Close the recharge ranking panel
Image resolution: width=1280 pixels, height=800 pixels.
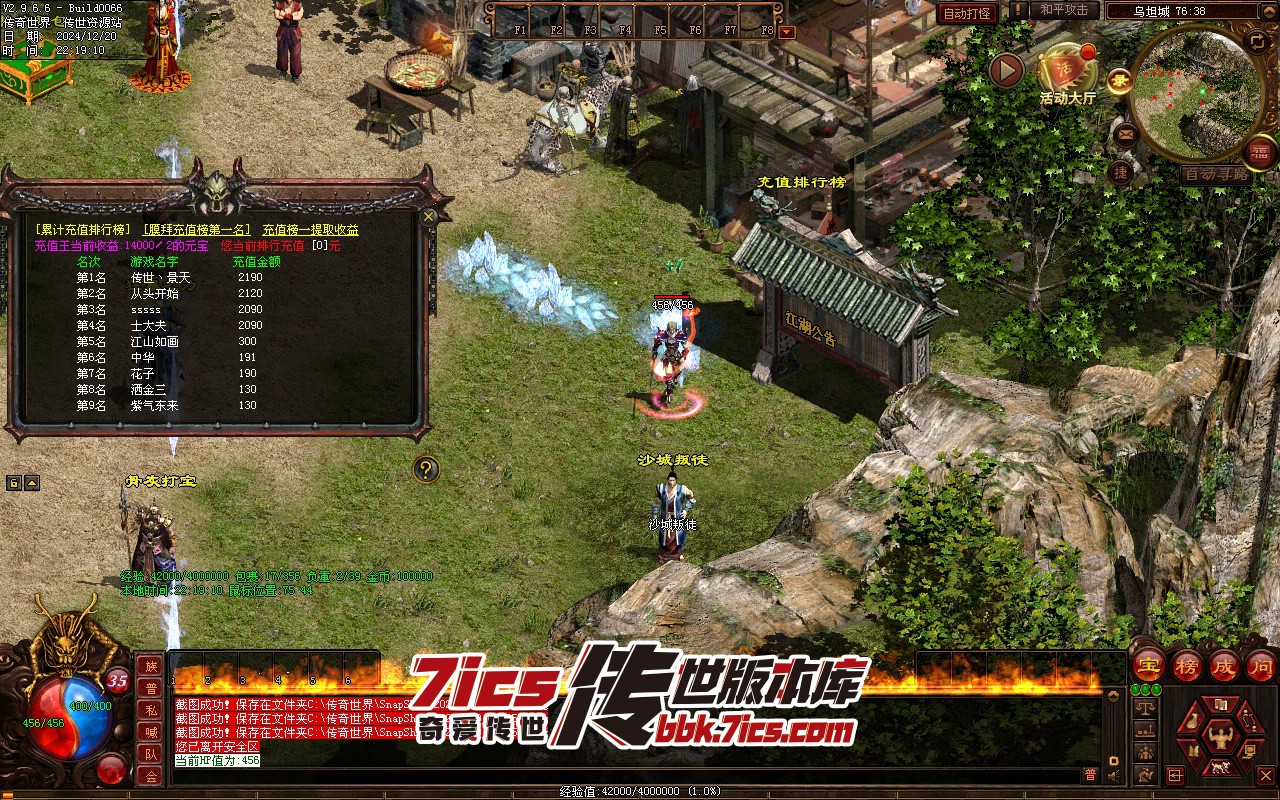click(x=429, y=216)
